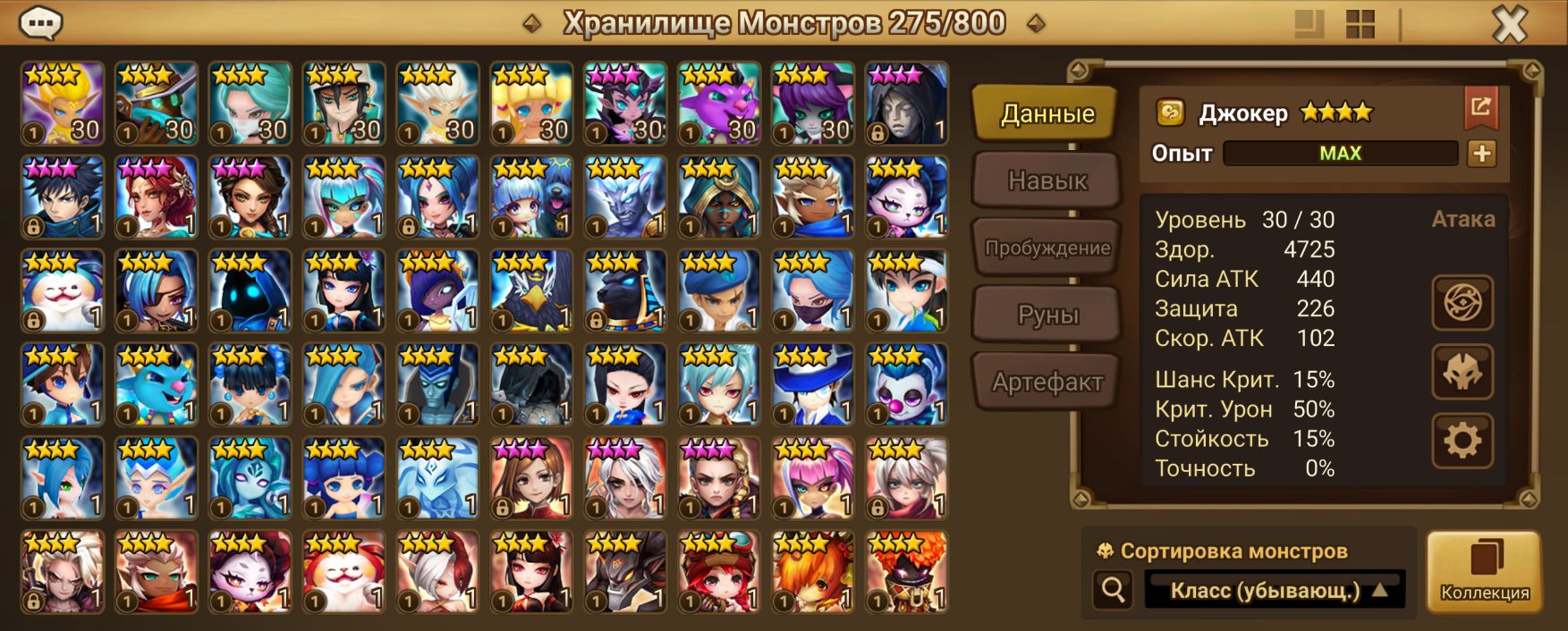1568x631 pixels.
Task: Click the monster mask icon button
Action: pos(1462,372)
